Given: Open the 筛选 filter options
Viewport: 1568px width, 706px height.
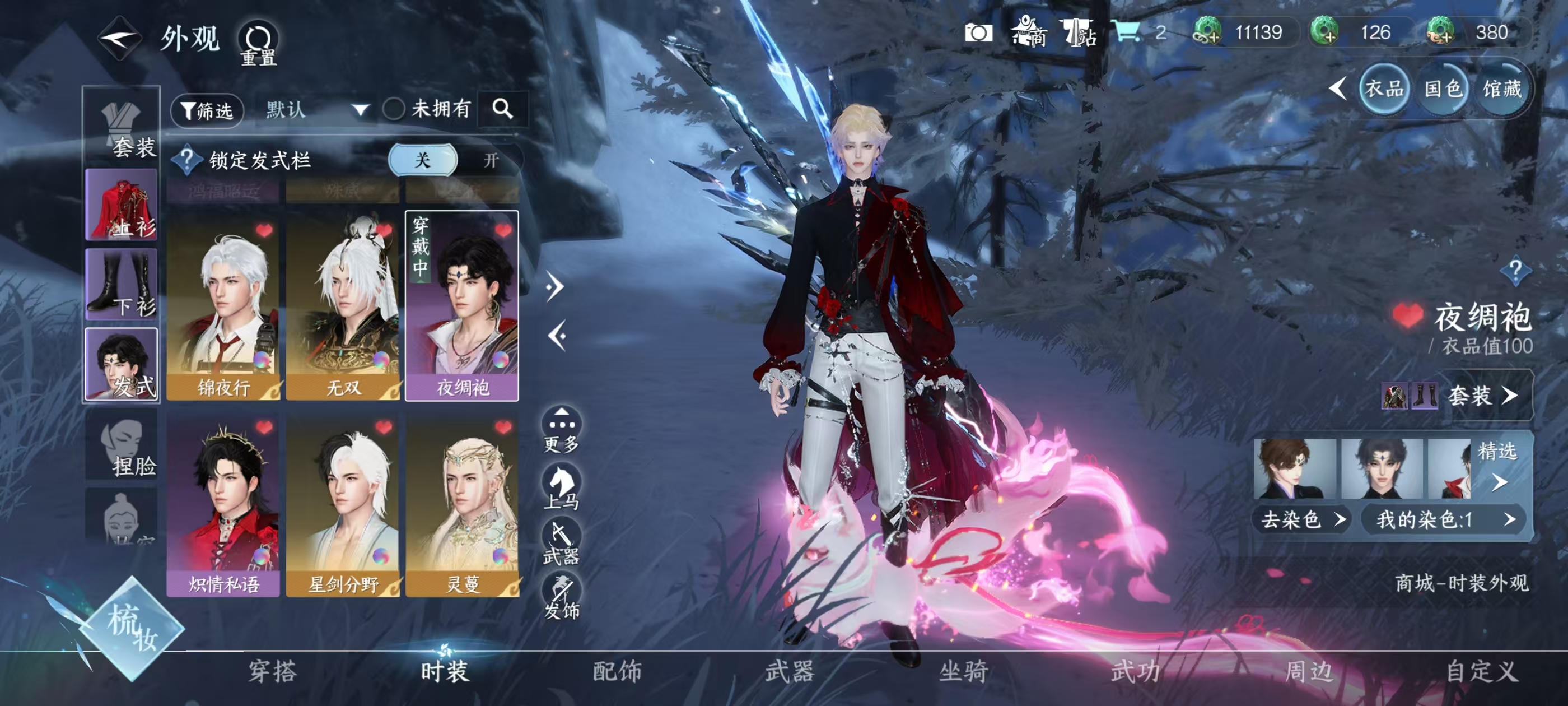Looking at the screenshot, I should click(x=208, y=110).
